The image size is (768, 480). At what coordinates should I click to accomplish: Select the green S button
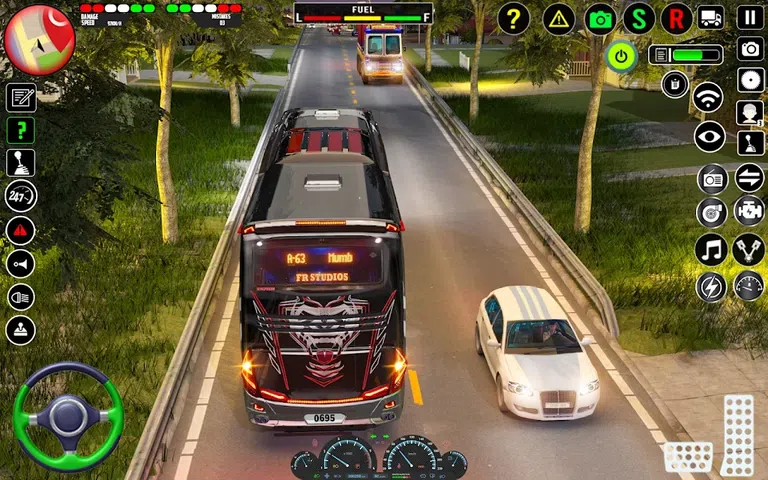[639, 18]
